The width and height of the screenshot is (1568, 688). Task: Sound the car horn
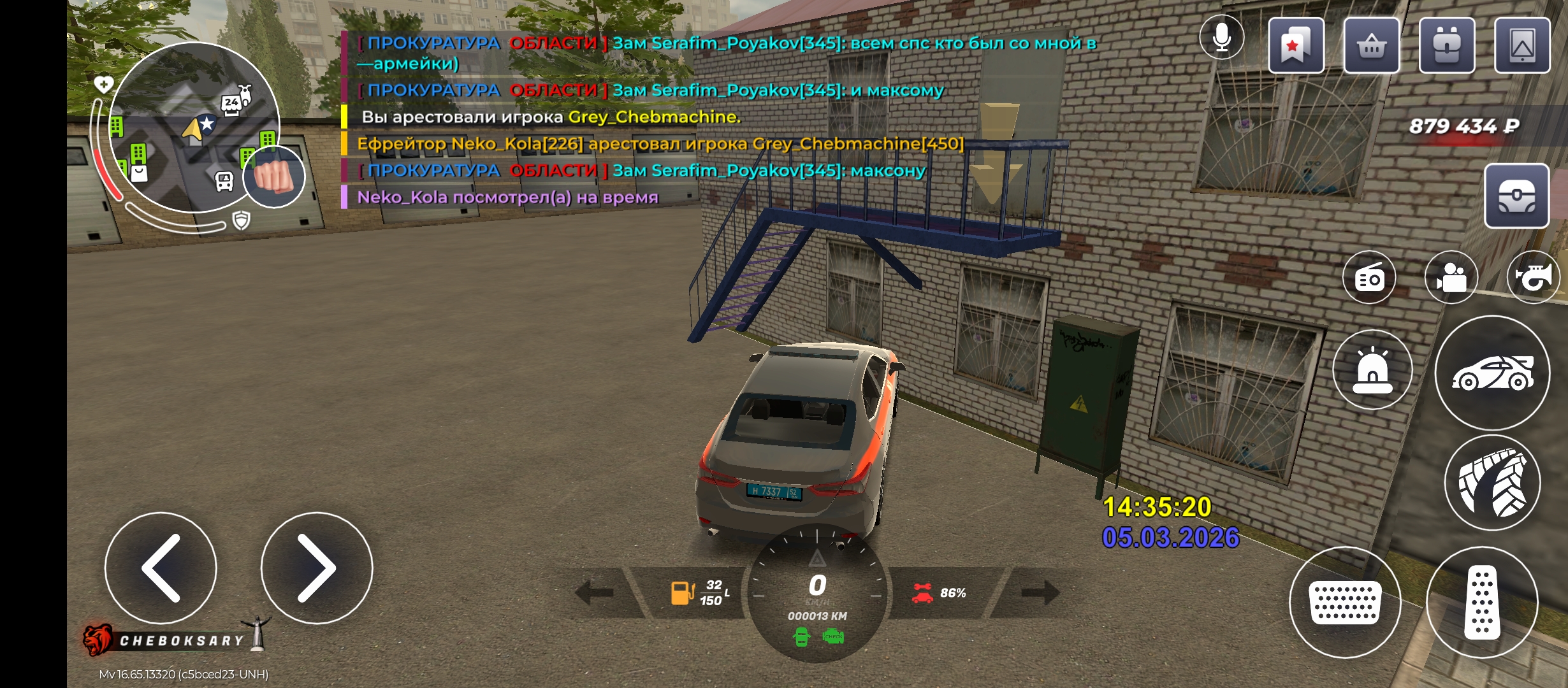1533,278
